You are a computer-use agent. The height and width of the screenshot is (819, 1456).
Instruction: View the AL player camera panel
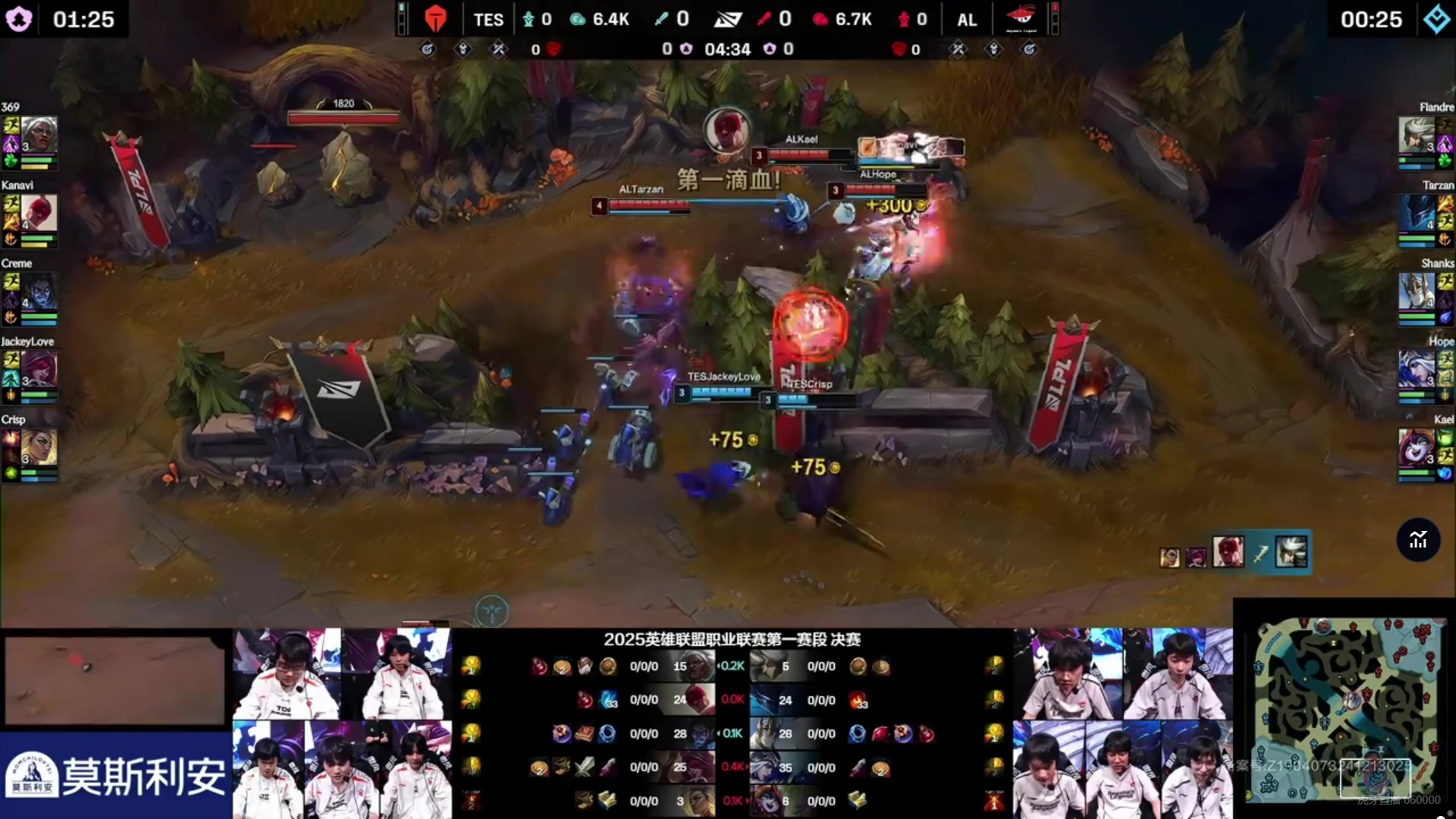click(x=1122, y=723)
